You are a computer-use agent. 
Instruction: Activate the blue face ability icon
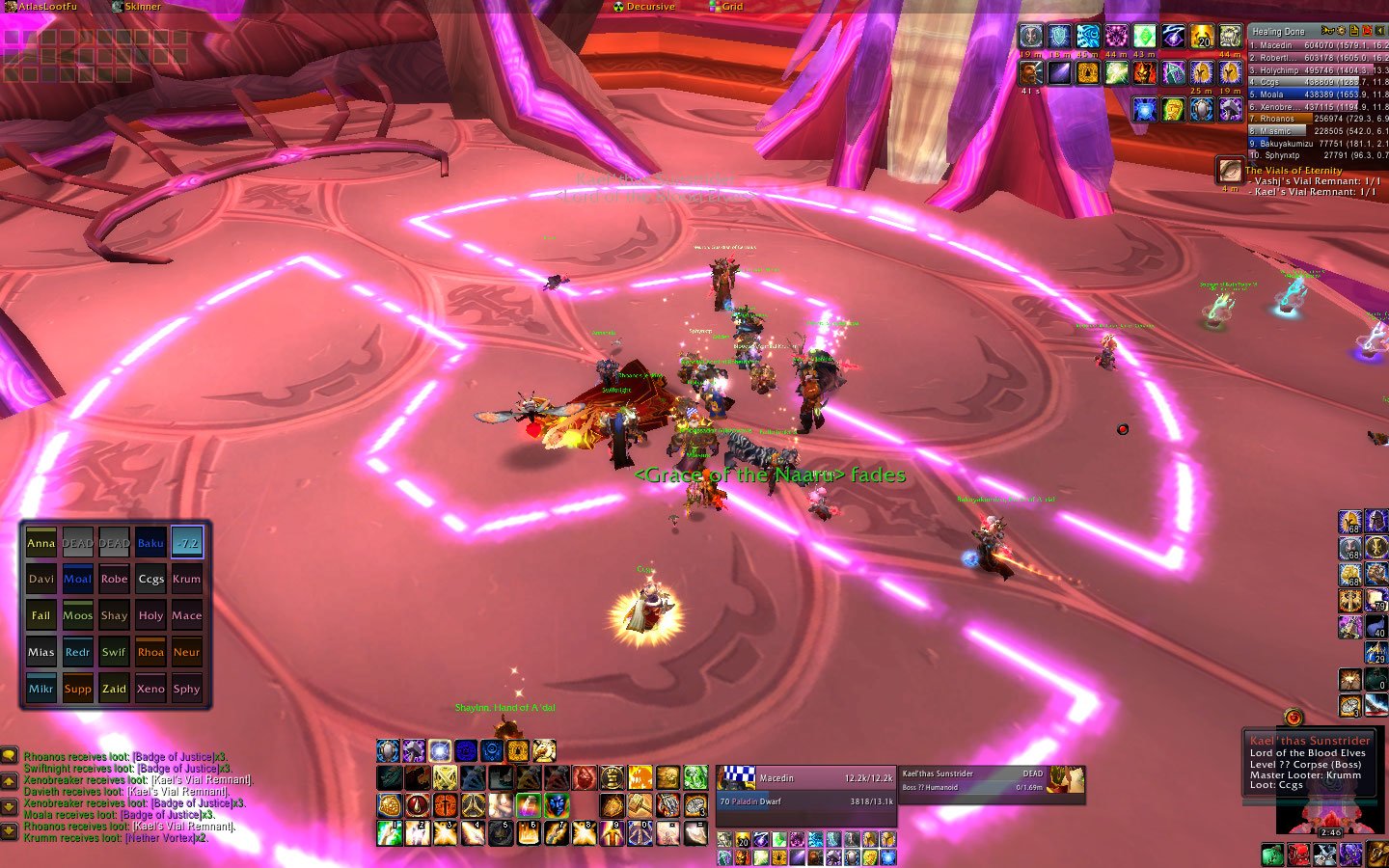[557, 804]
